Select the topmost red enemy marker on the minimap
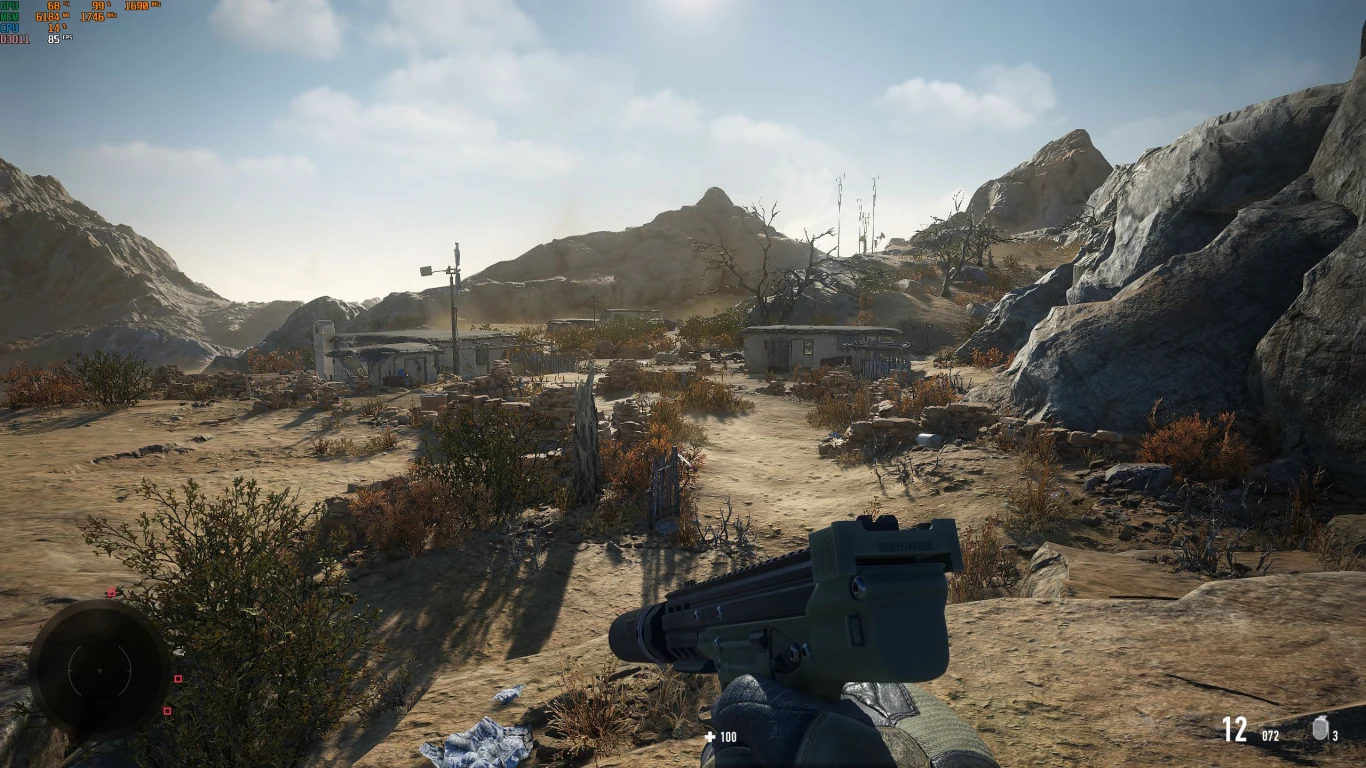The height and width of the screenshot is (768, 1366). point(111,593)
